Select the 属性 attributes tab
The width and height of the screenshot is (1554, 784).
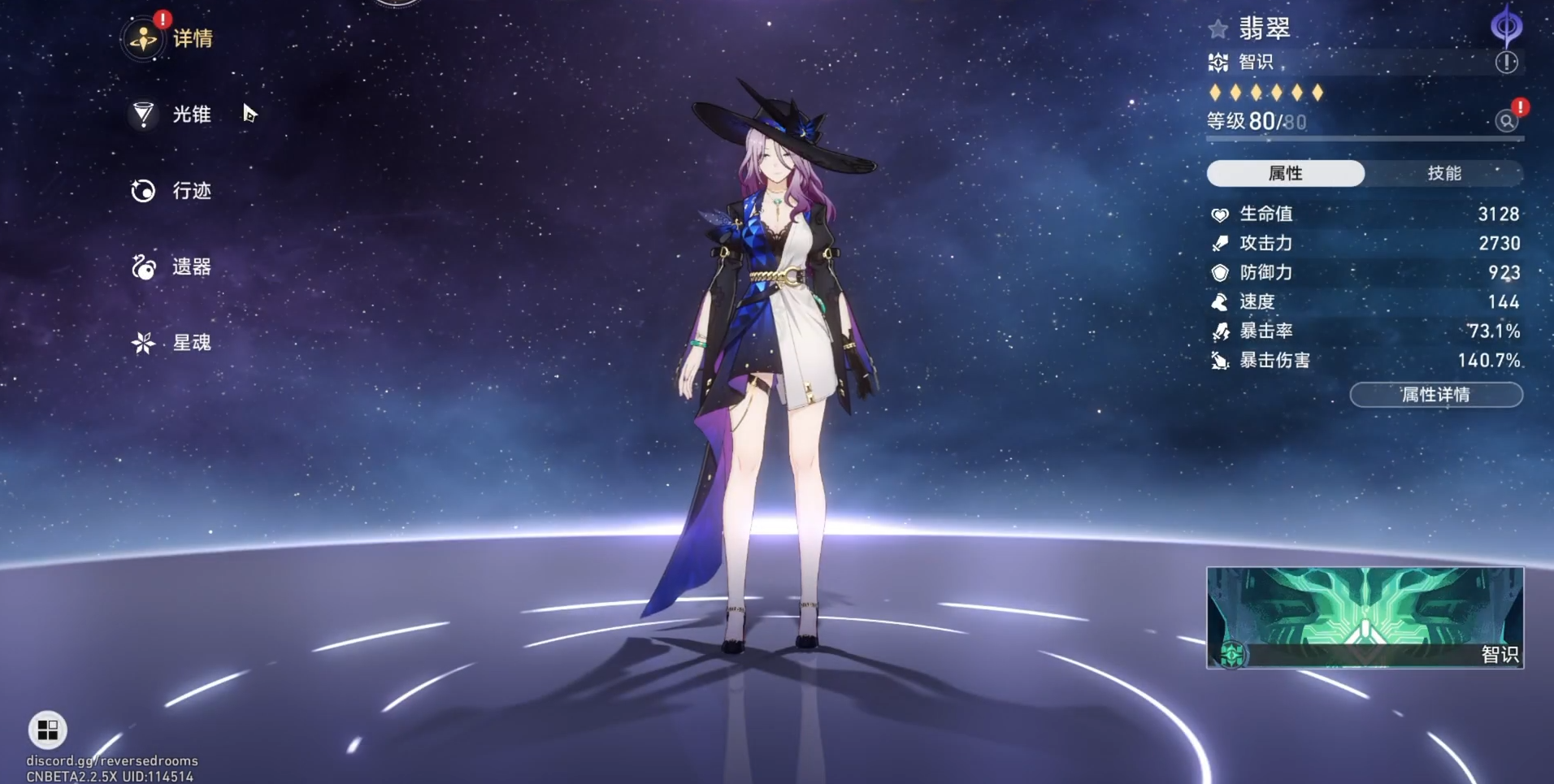click(1287, 172)
